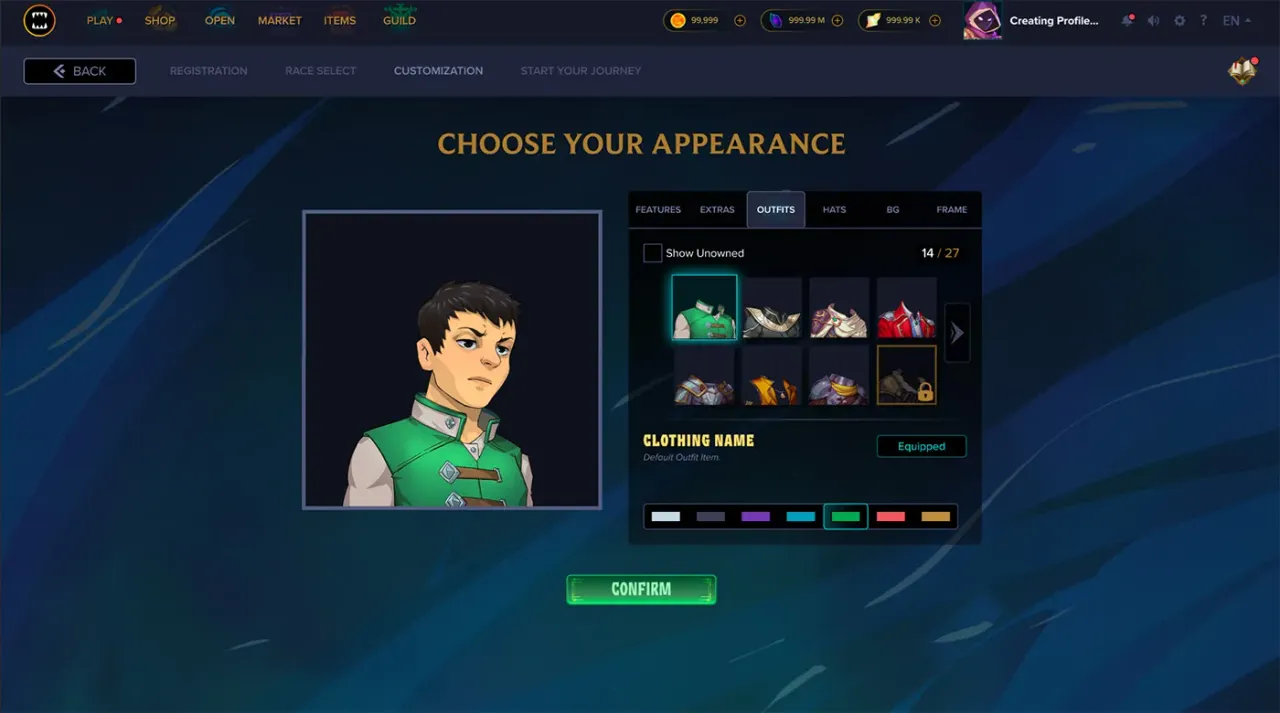This screenshot has height=713, width=1280.
Task: Show next page of outfits arrow
Action: tap(957, 332)
